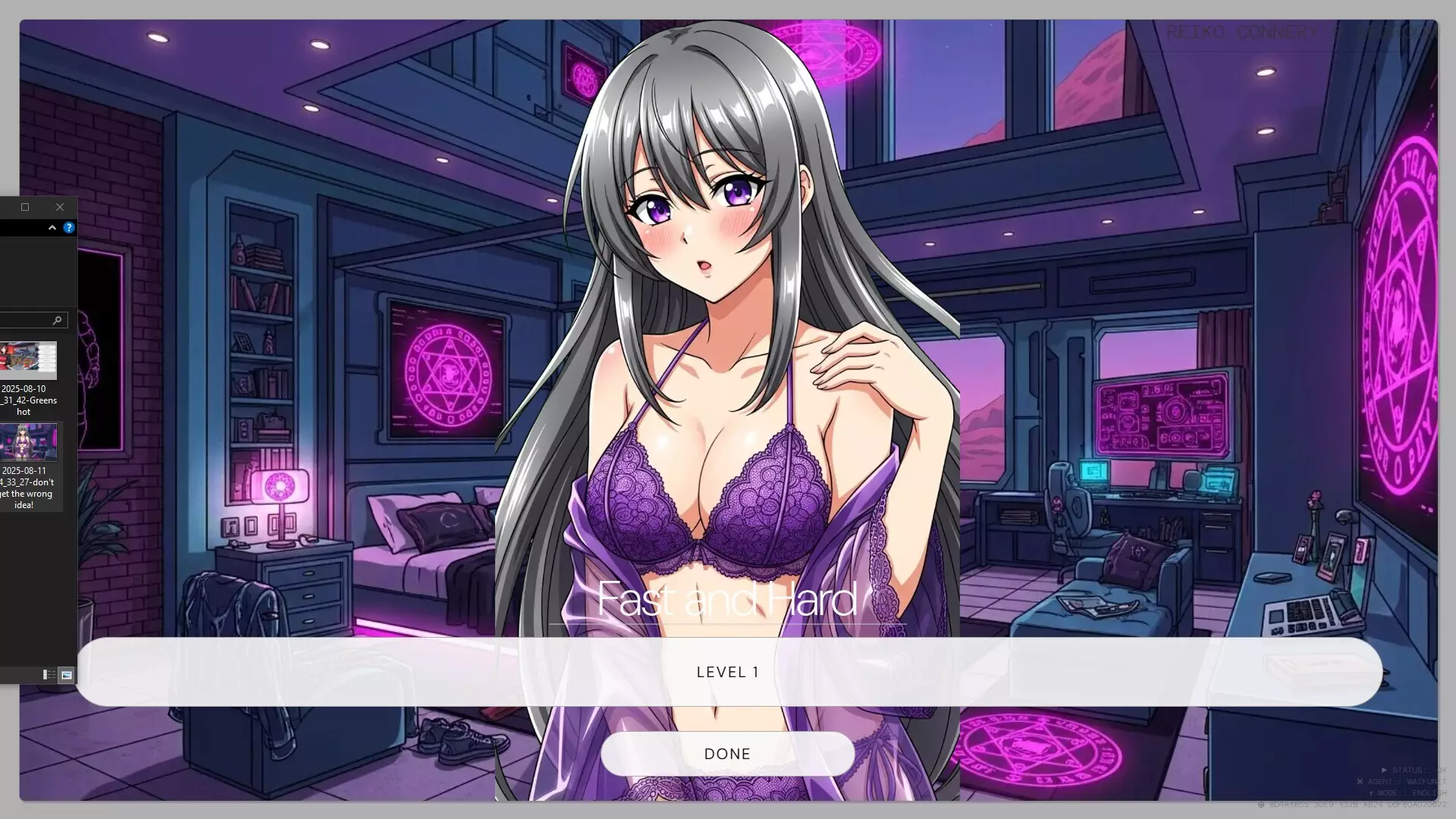Click the Fast and Hard title field
The width and height of the screenshot is (1456, 819).
[726, 600]
